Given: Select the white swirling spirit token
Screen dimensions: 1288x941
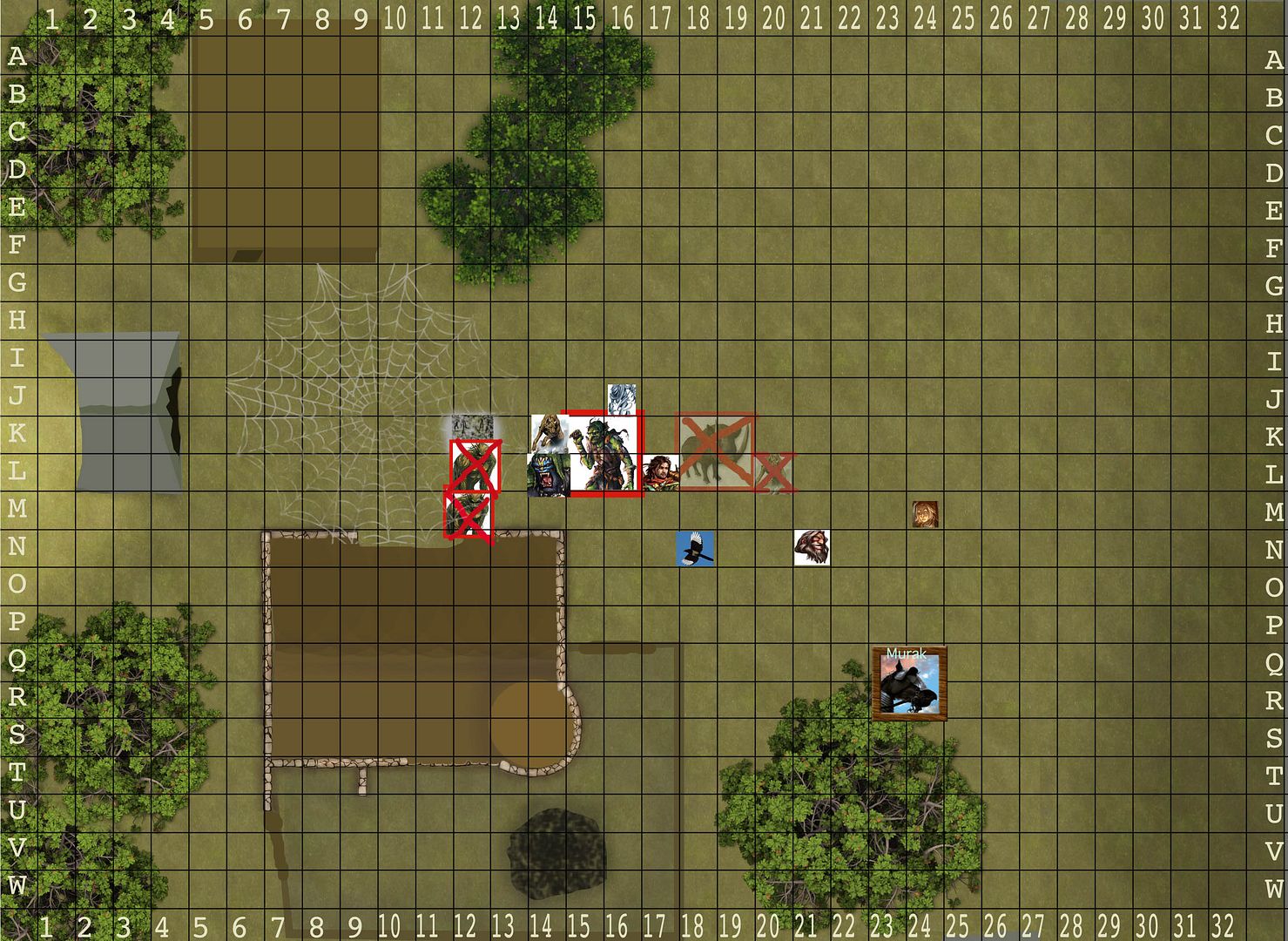Looking at the screenshot, I should [621, 399].
